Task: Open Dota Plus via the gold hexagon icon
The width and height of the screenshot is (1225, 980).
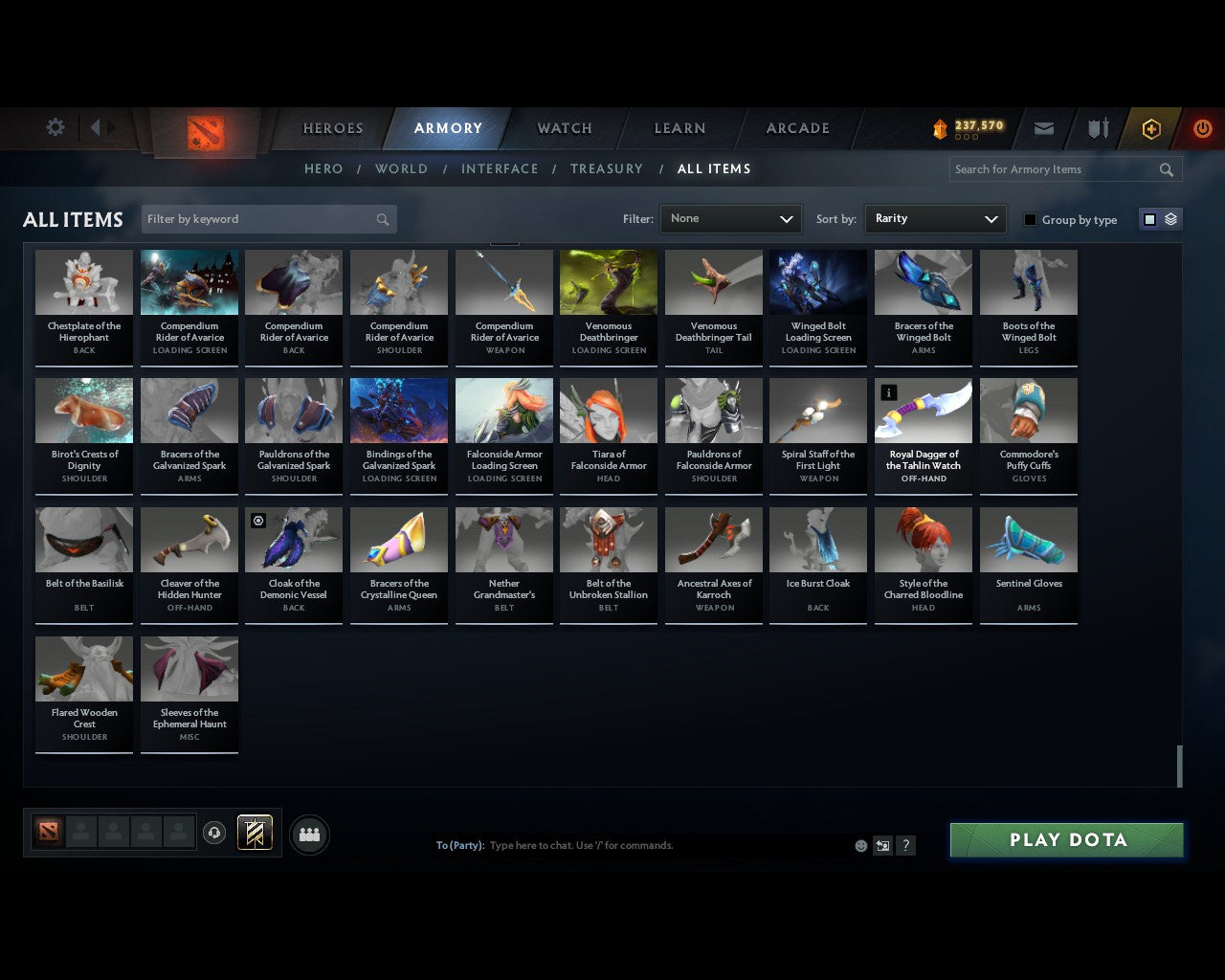Action: (x=1150, y=127)
